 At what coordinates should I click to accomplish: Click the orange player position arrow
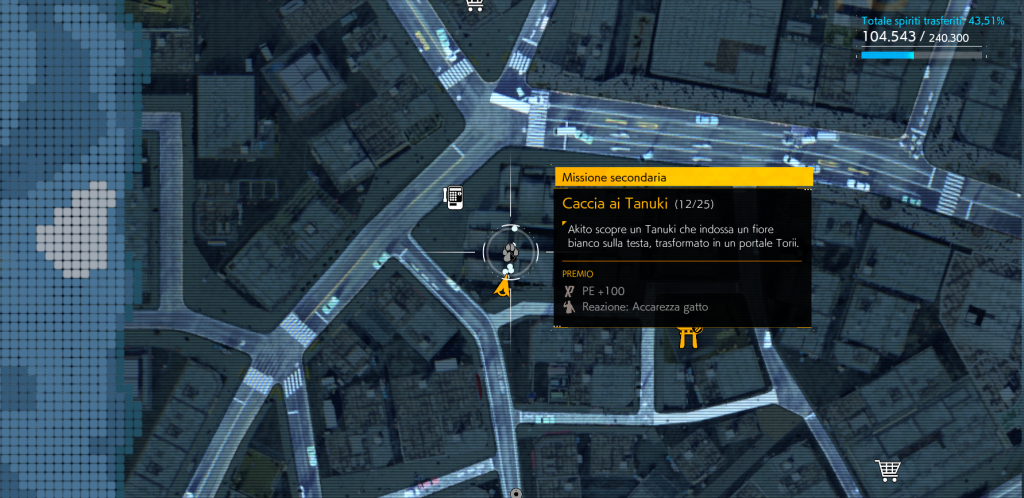[504, 288]
